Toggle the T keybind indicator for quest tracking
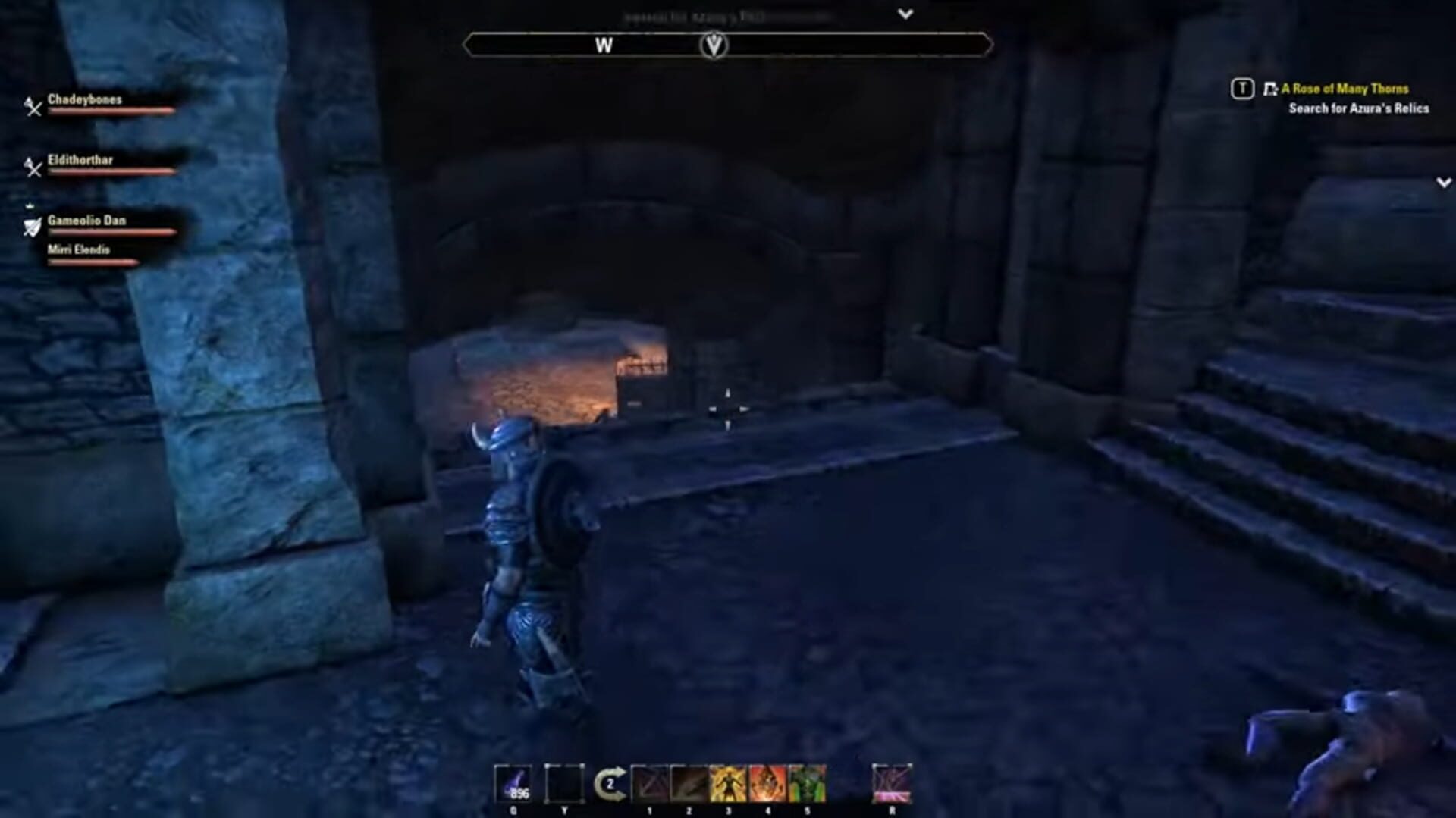The image size is (1456, 818). coord(1242,89)
